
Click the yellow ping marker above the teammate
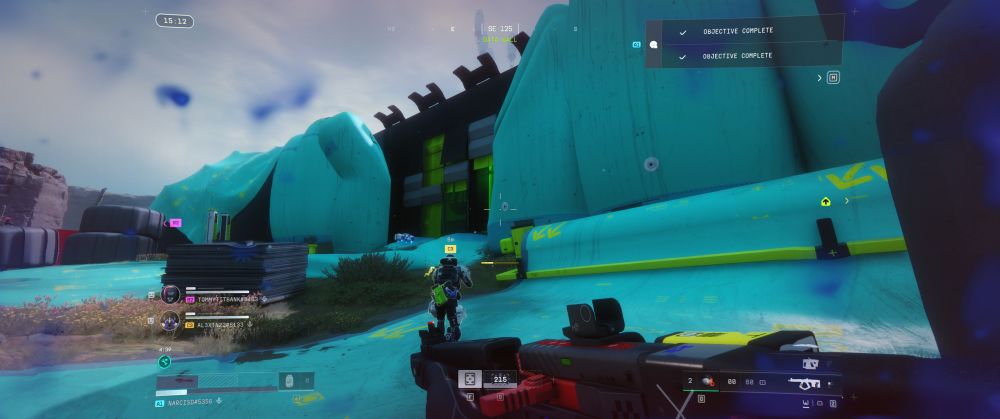tap(450, 247)
